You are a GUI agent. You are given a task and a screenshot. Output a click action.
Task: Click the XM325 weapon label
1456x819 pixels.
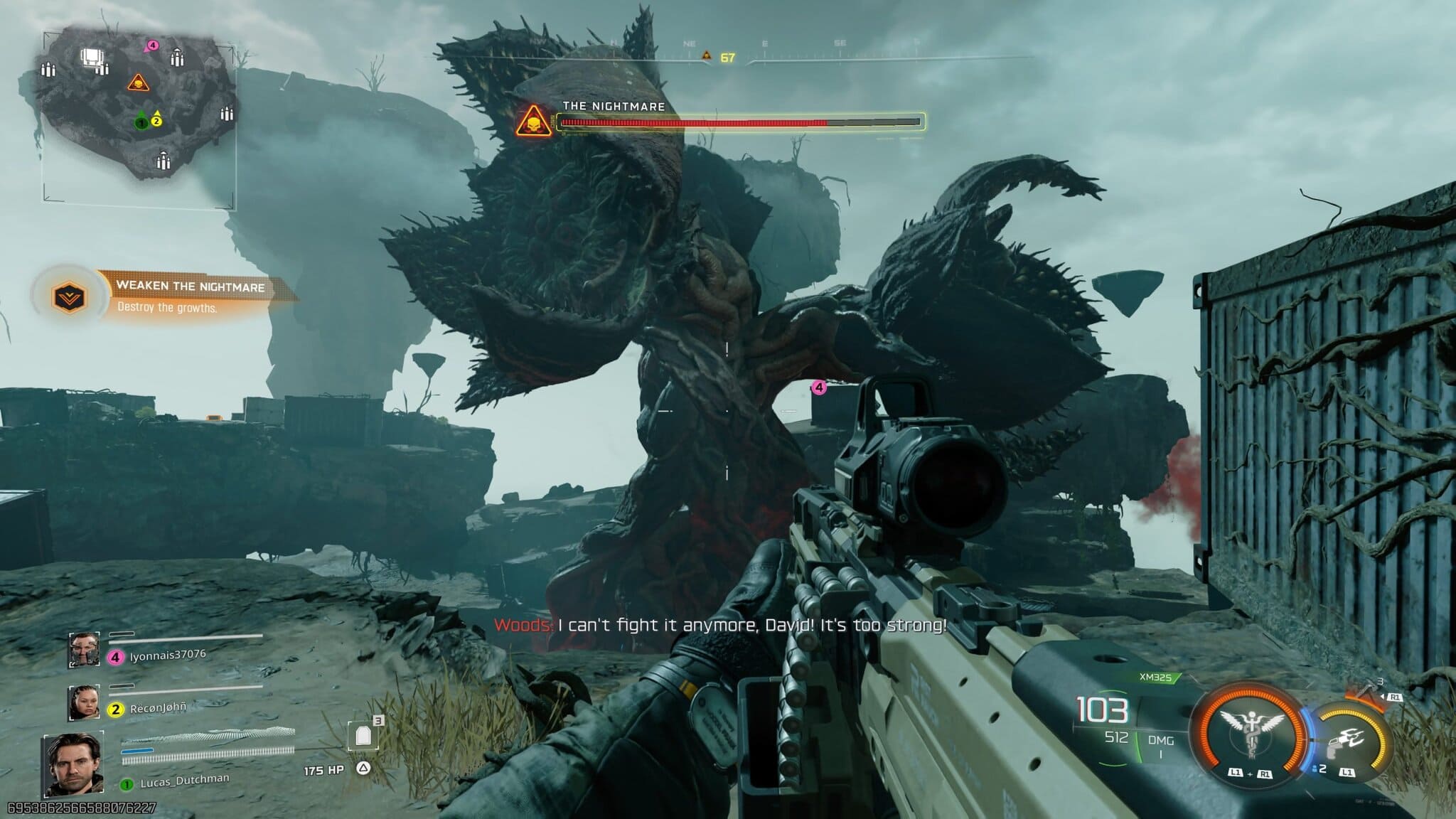point(1155,678)
